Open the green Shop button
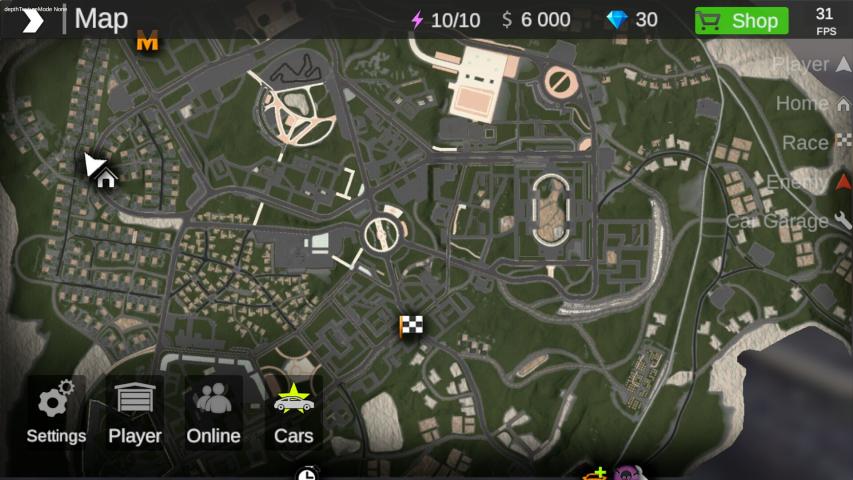This screenshot has height=480, width=853. coord(741,20)
